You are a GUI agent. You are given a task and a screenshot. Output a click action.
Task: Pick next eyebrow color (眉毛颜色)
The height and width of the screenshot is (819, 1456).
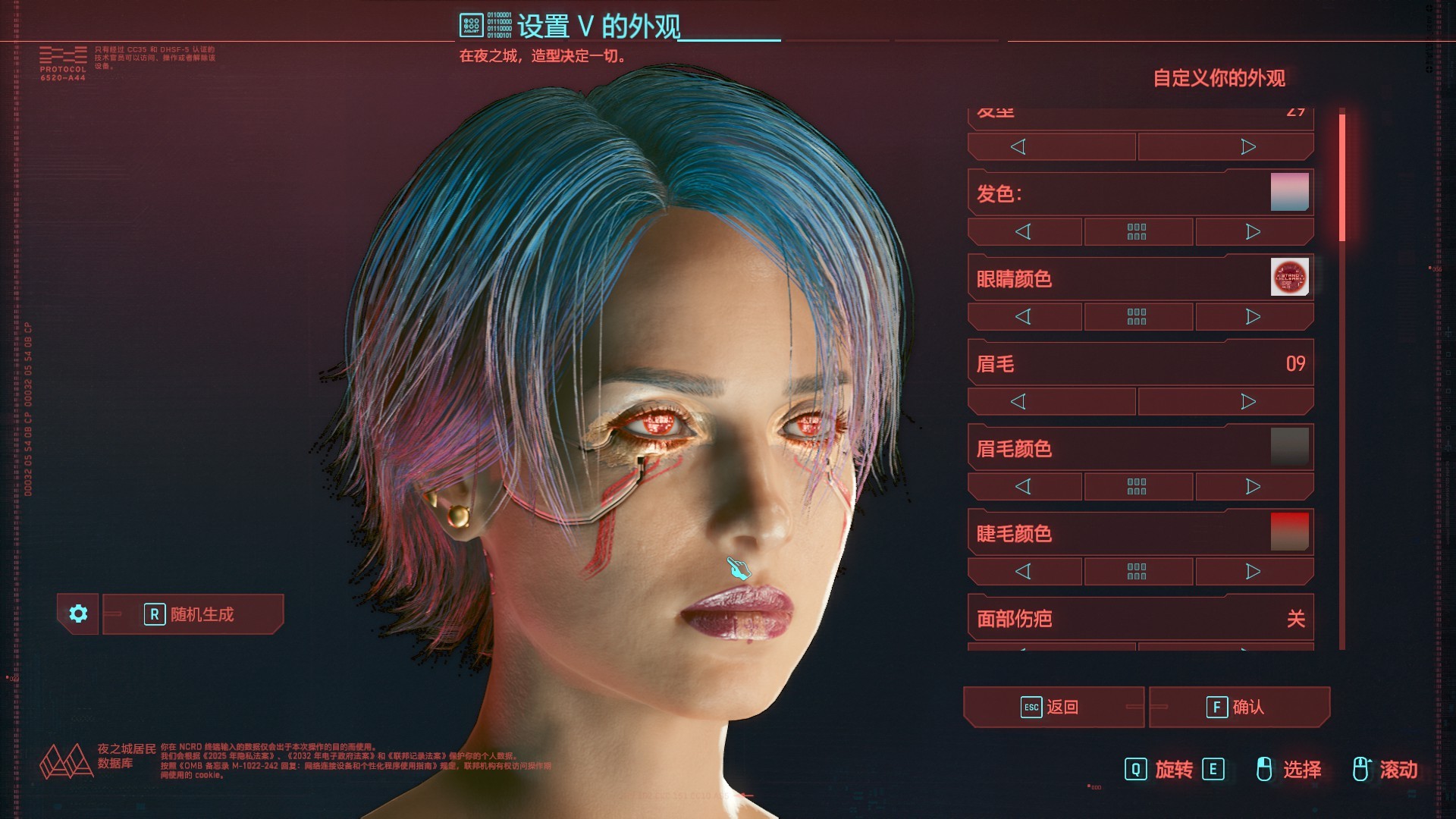[1254, 486]
